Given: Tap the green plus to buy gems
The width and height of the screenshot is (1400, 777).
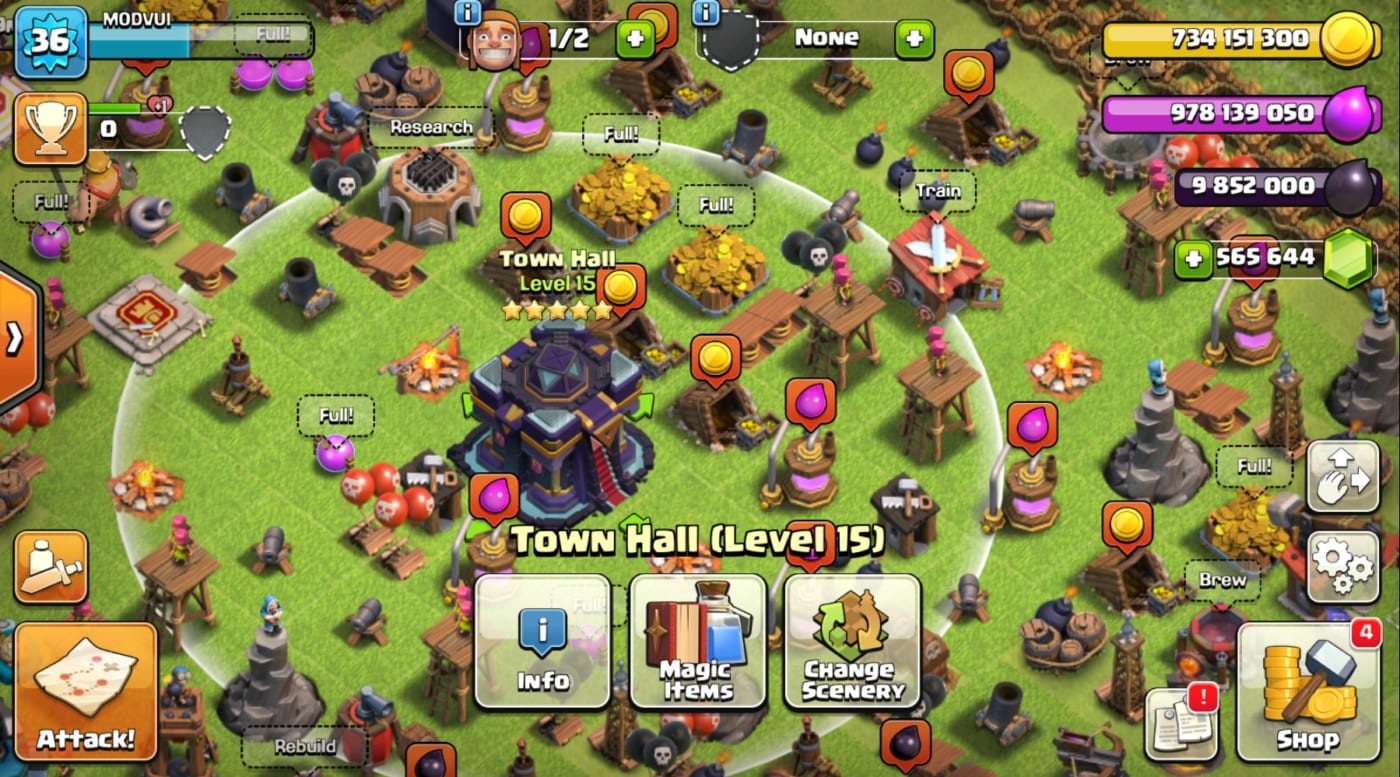Looking at the screenshot, I should pyautogui.click(x=1194, y=257).
